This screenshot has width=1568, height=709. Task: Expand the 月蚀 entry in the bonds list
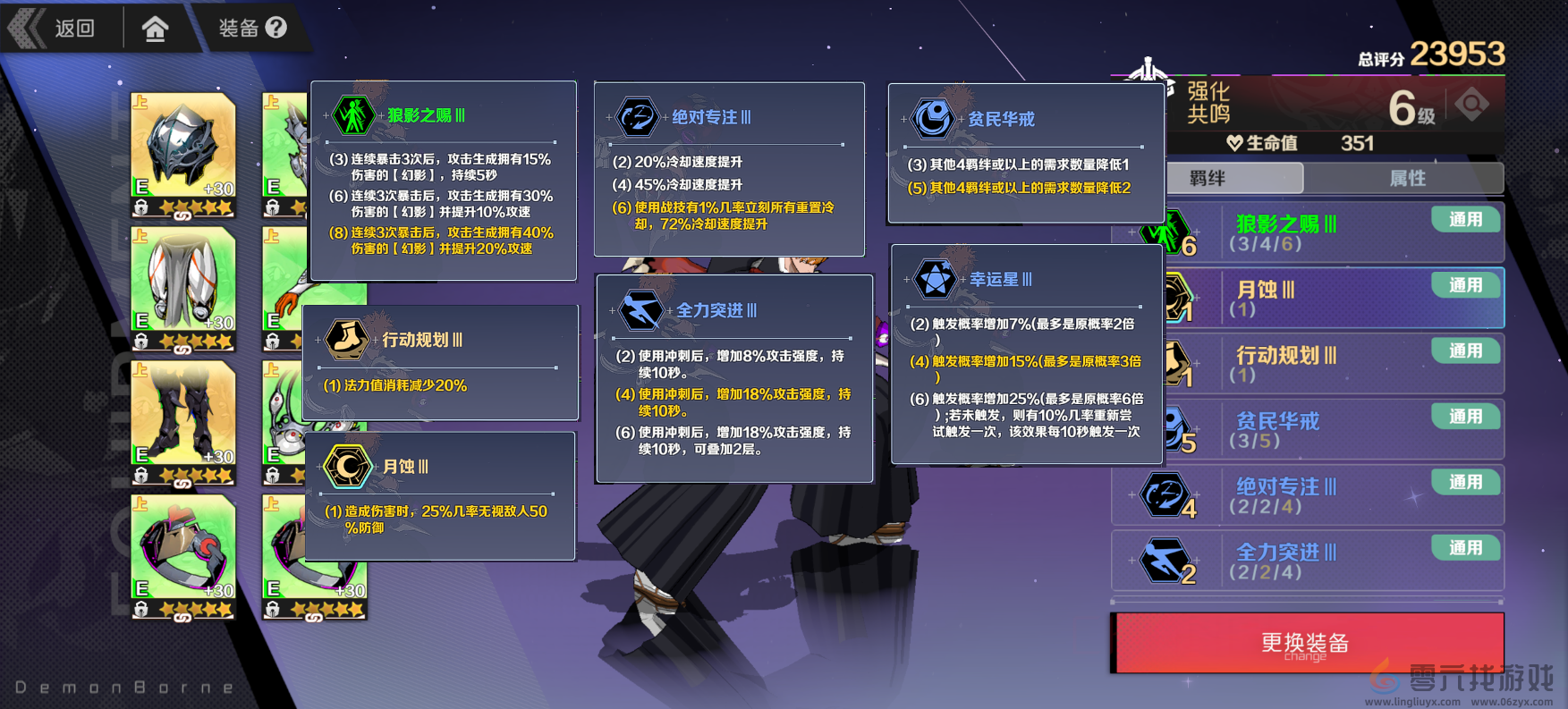click(x=1306, y=298)
